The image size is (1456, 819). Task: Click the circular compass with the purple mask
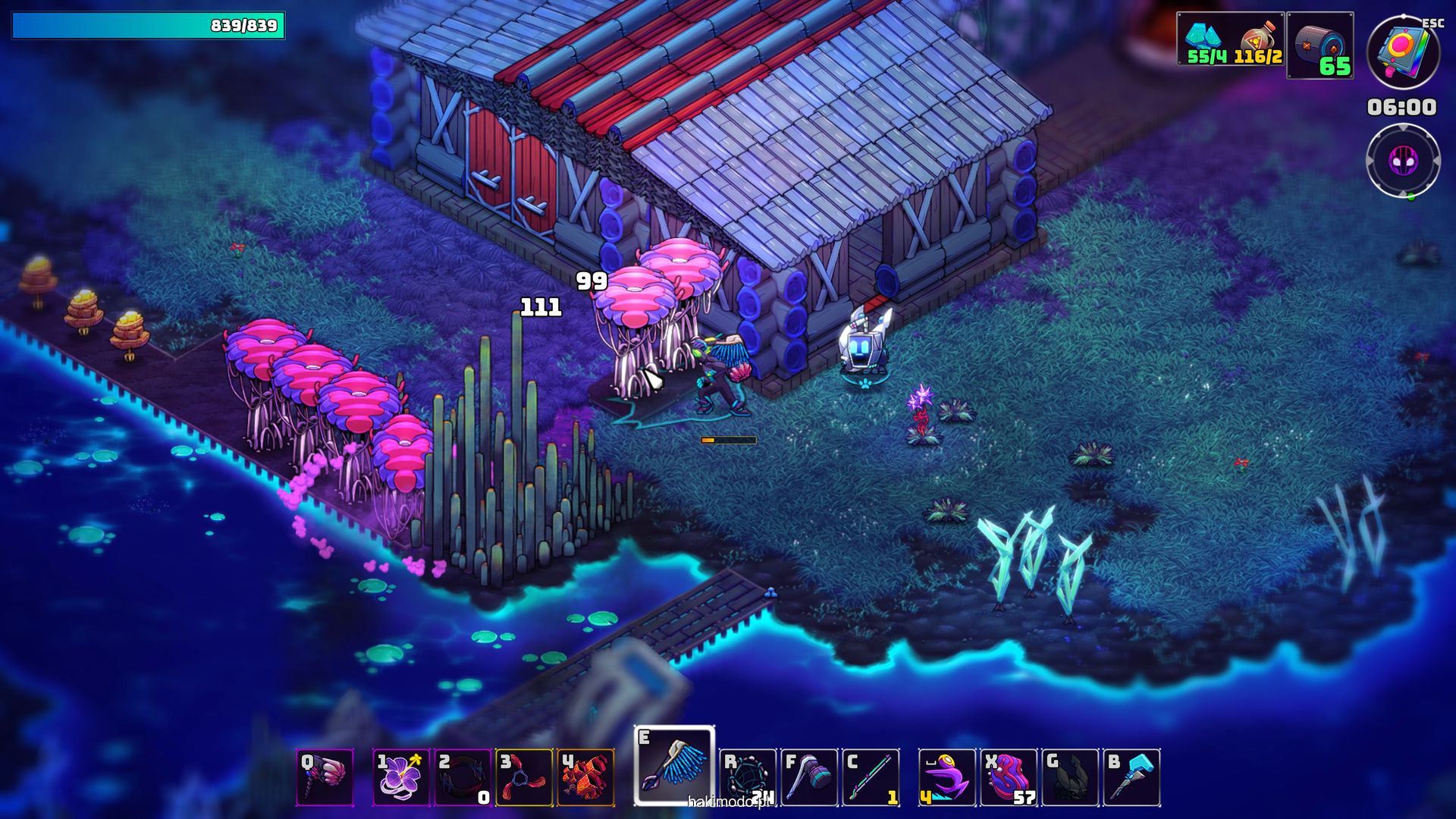click(x=1403, y=161)
